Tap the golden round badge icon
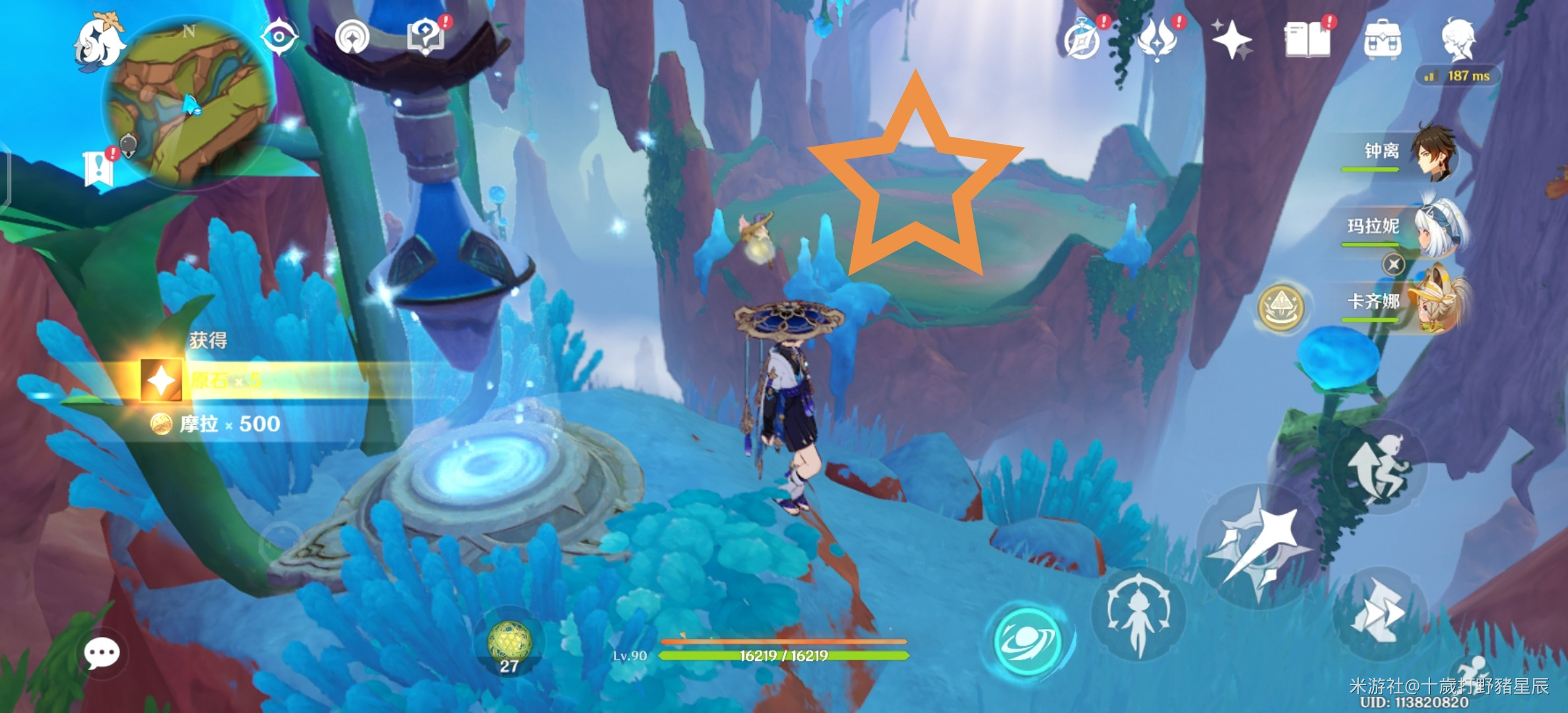This screenshot has height=713, width=1568. point(1281,308)
